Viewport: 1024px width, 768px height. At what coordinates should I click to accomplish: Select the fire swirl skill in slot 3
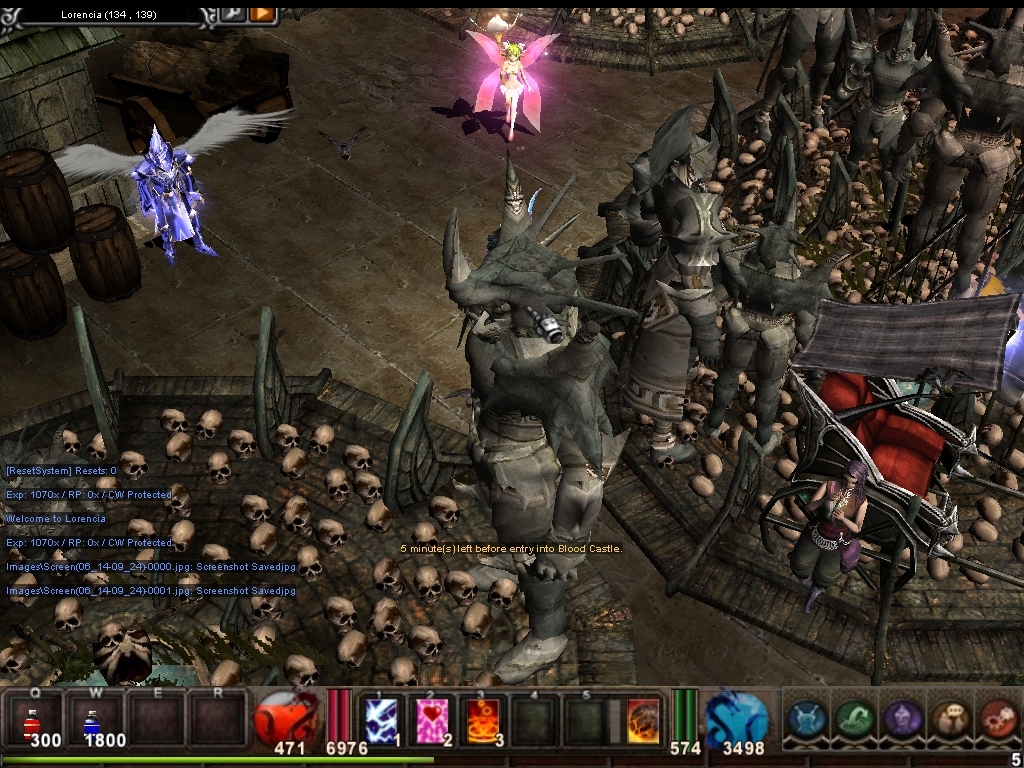click(x=485, y=719)
